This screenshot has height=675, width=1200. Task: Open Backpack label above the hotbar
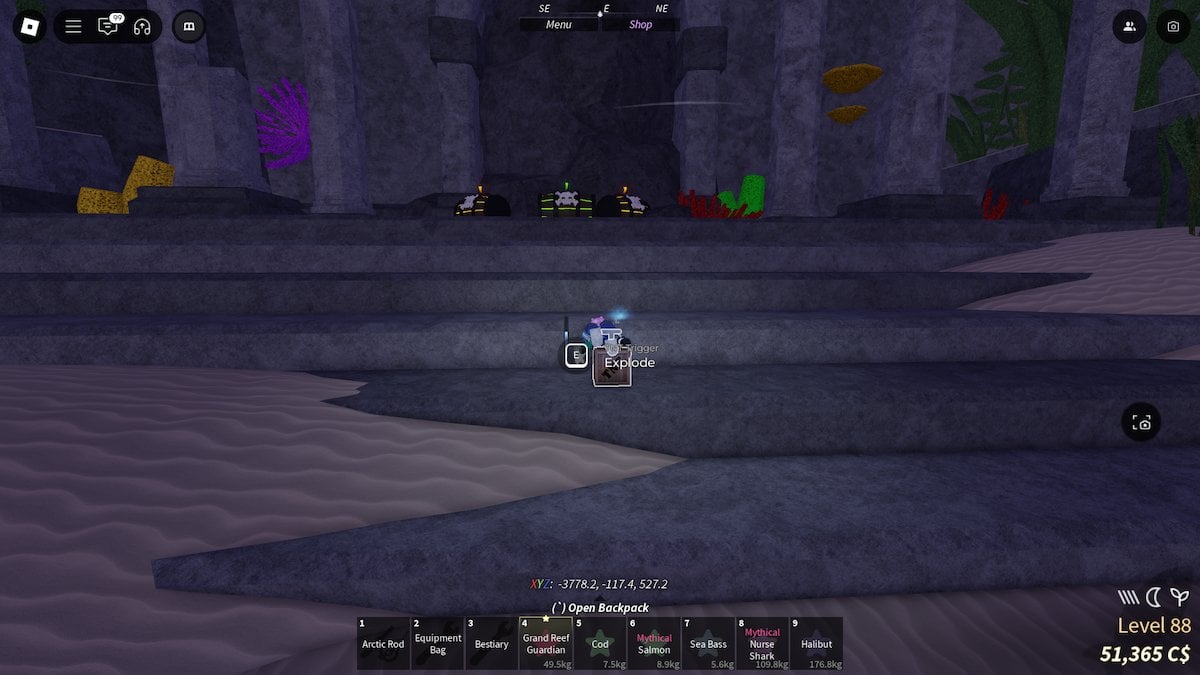[600, 608]
